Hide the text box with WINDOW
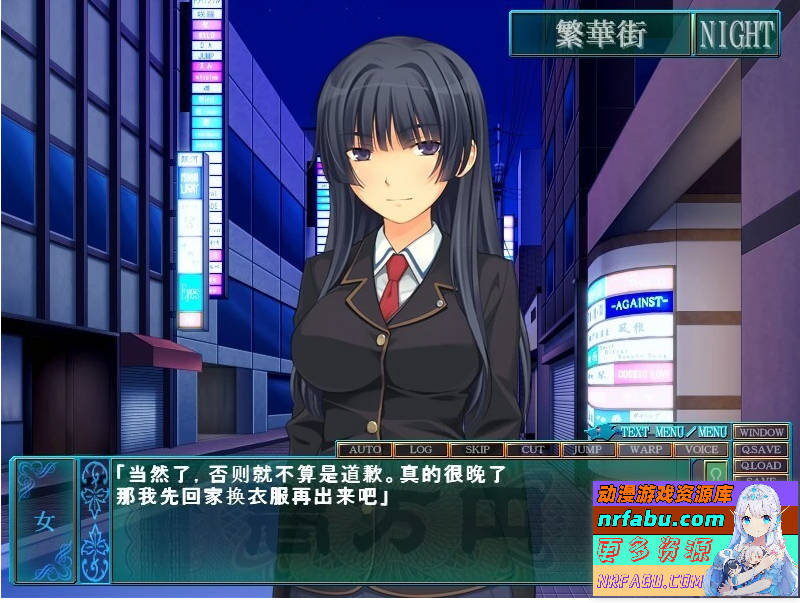The image size is (800, 603). pos(761,432)
